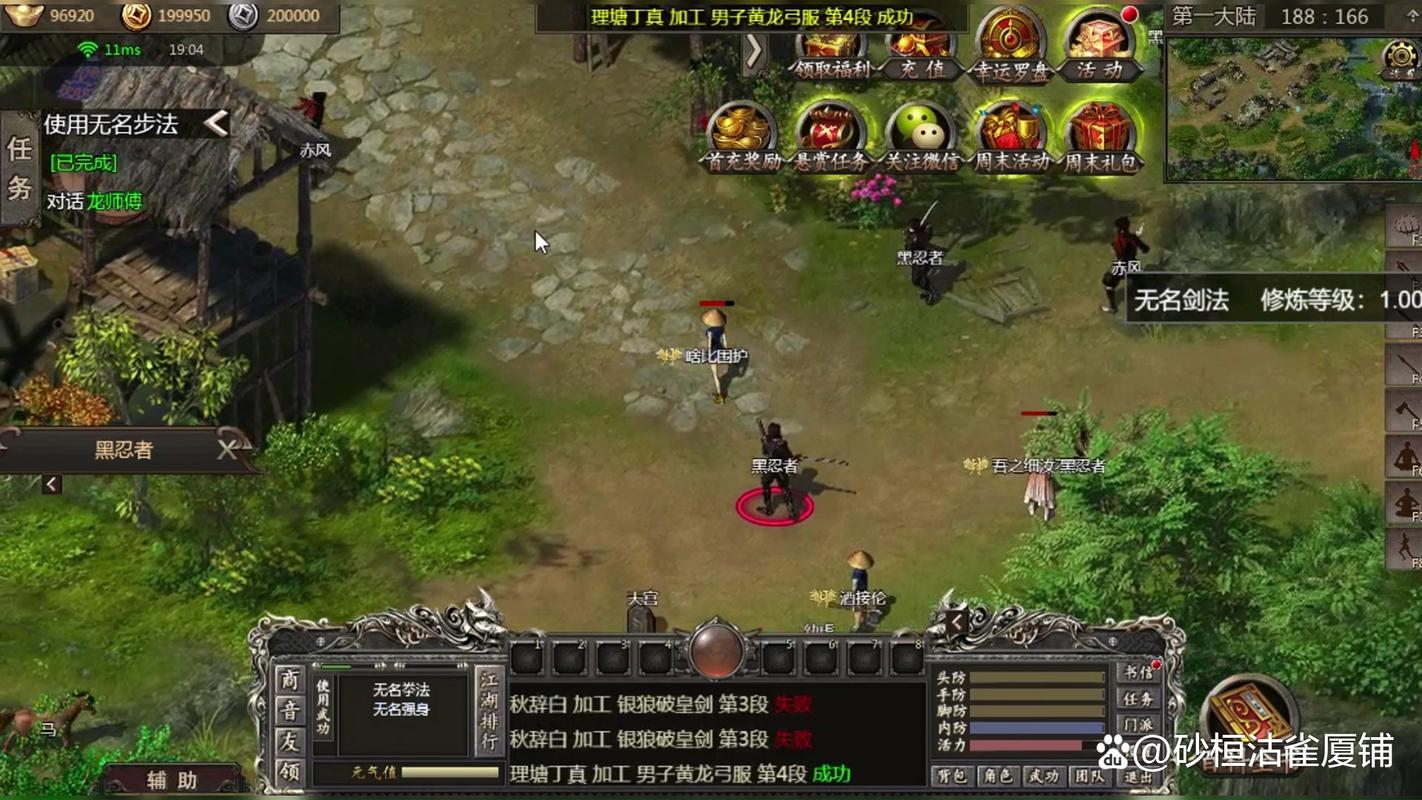Image resolution: width=1422 pixels, height=800 pixels.
Task: Click the 关注微信 WeChat follow icon
Action: tap(921, 138)
